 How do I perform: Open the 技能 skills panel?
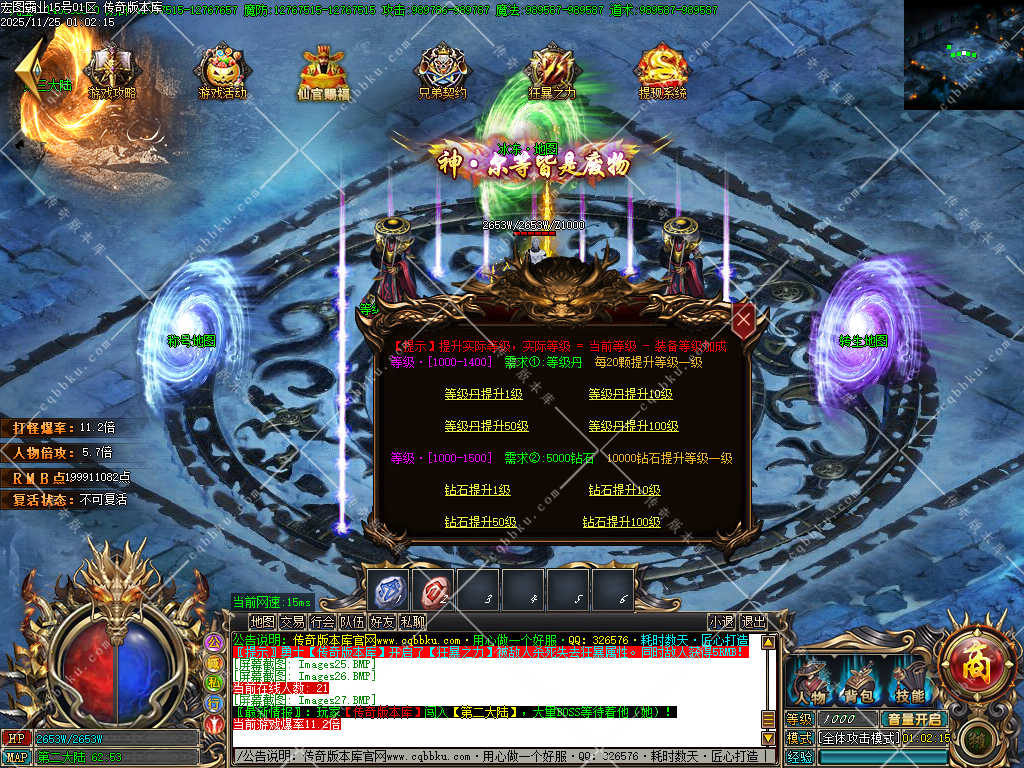pos(908,682)
